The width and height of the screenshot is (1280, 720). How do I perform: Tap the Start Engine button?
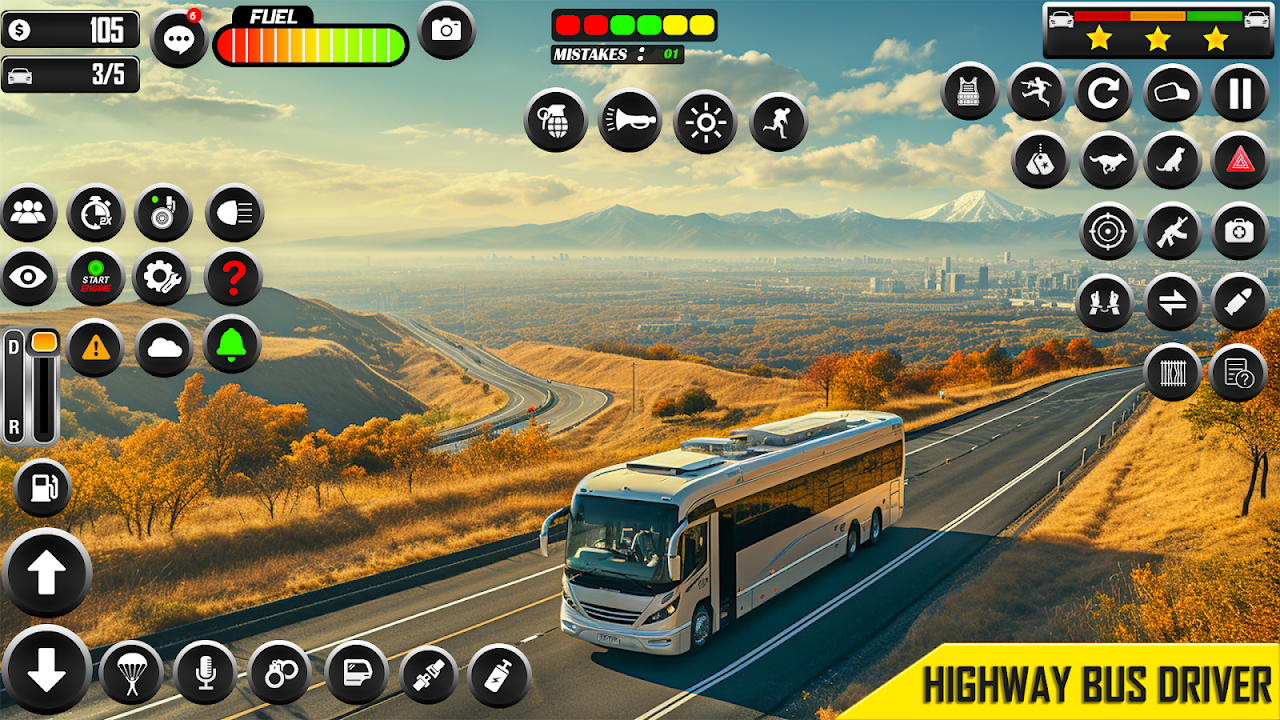[x=96, y=277]
